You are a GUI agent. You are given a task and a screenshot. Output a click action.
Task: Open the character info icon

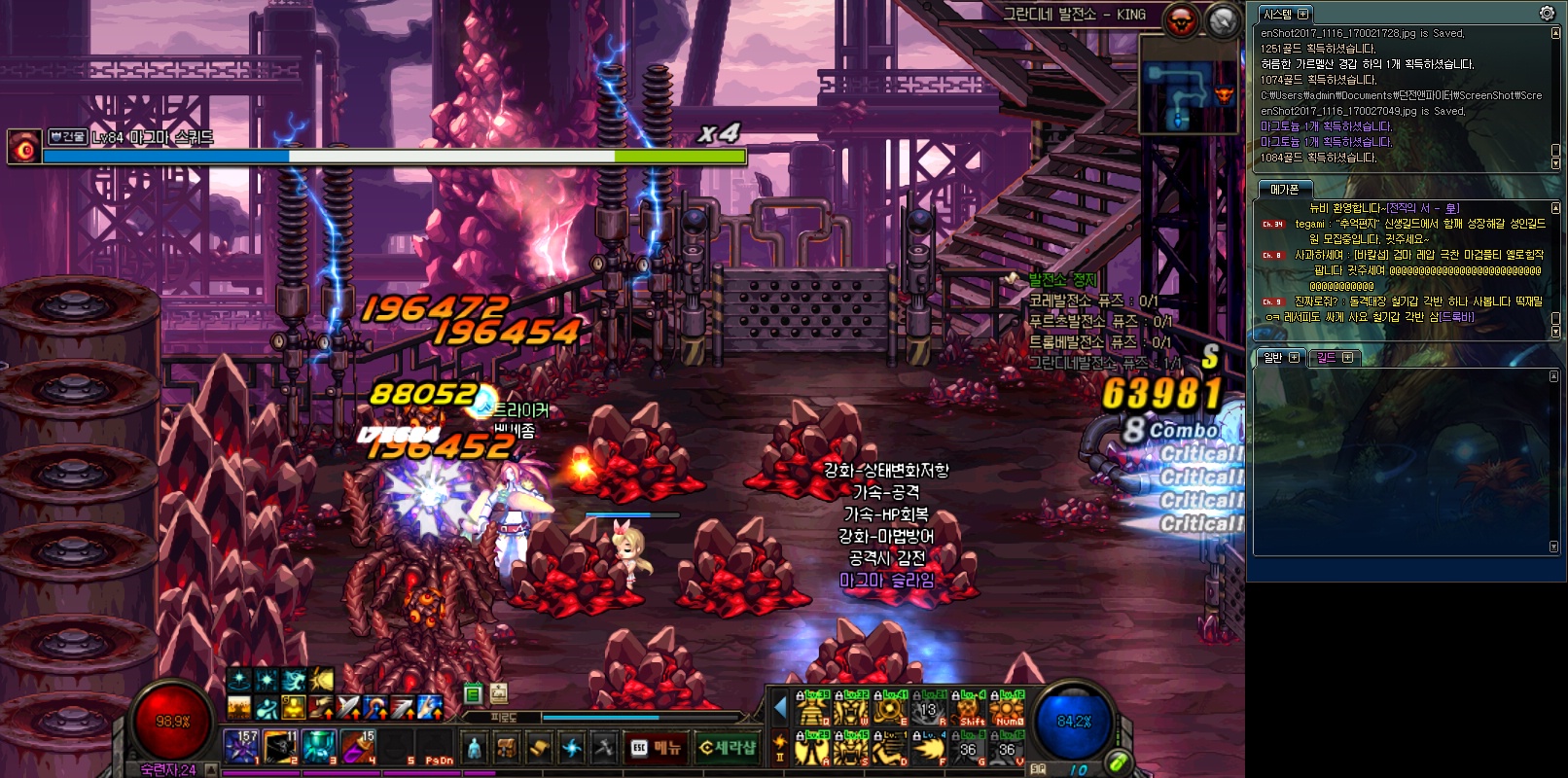point(474,747)
